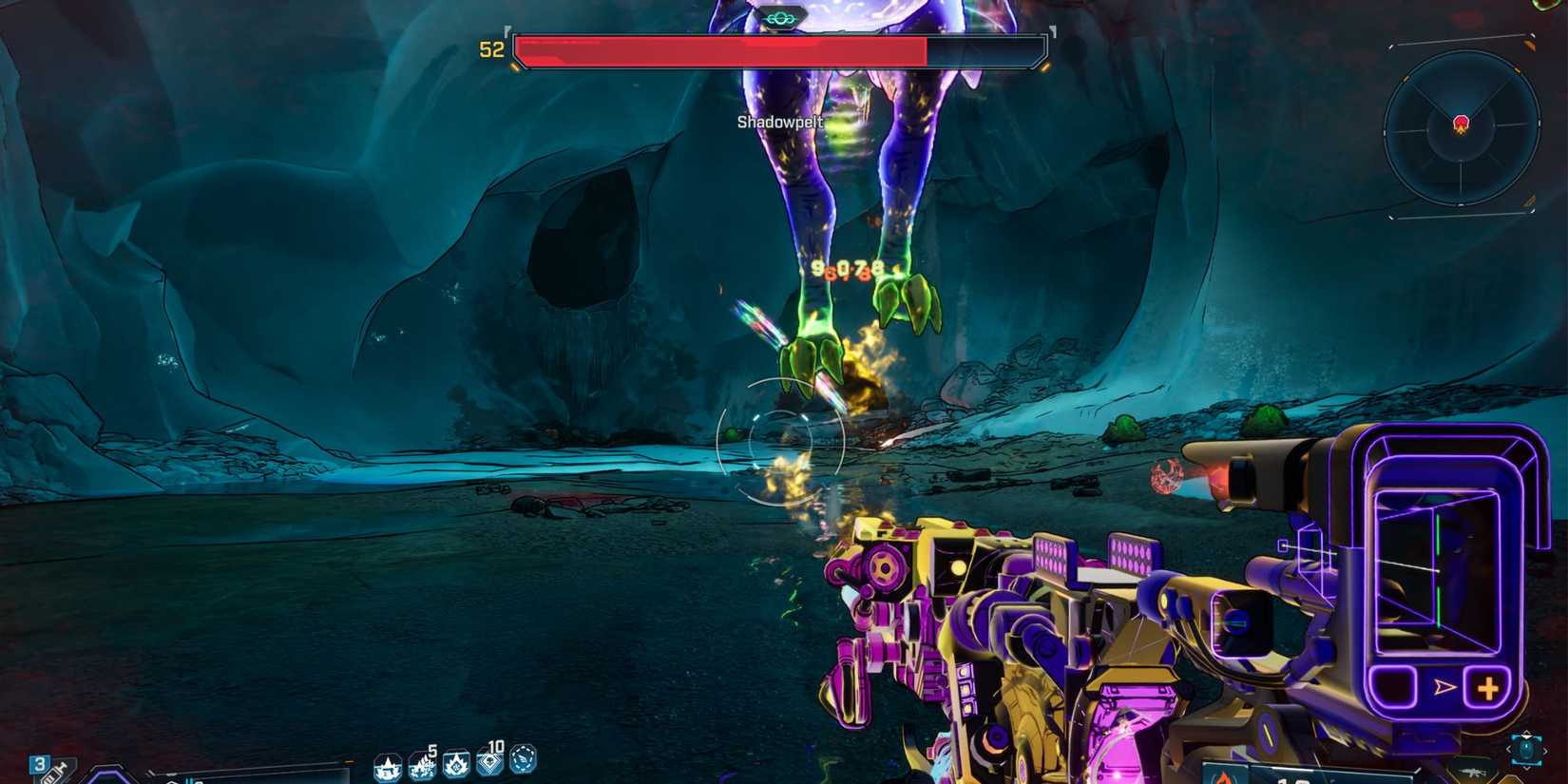Click the crosshair reticle at screen center
The width and height of the screenshot is (1568, 784).
click(782, 440)
